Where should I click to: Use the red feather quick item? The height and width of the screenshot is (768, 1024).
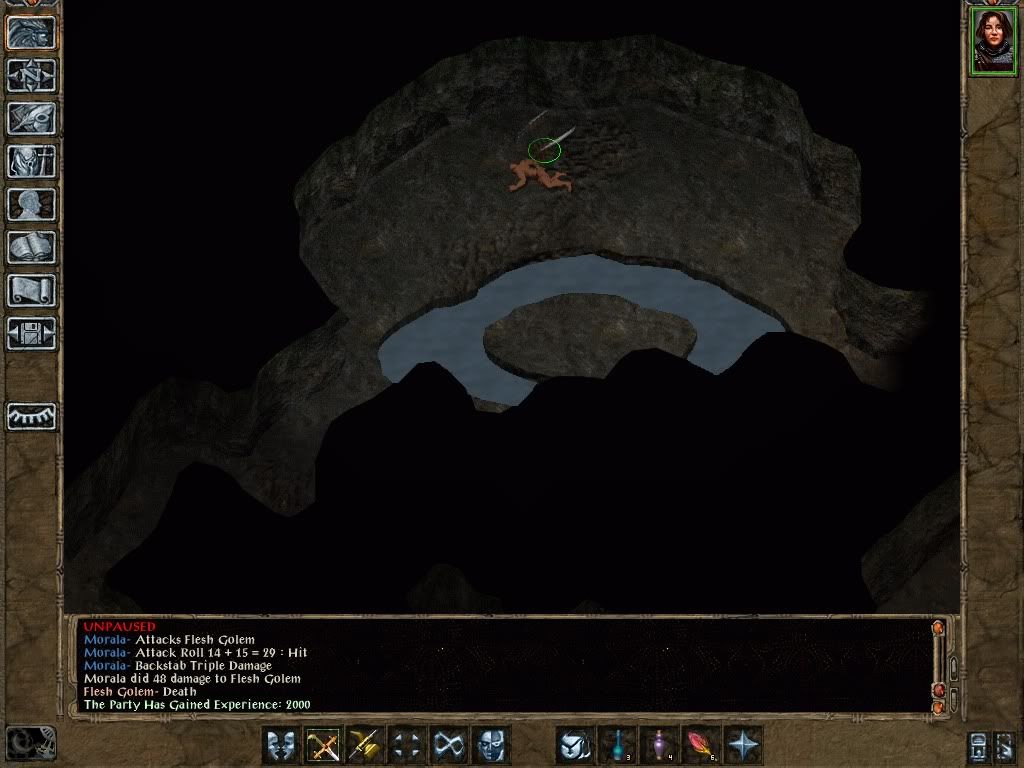(x=702, y=745)
